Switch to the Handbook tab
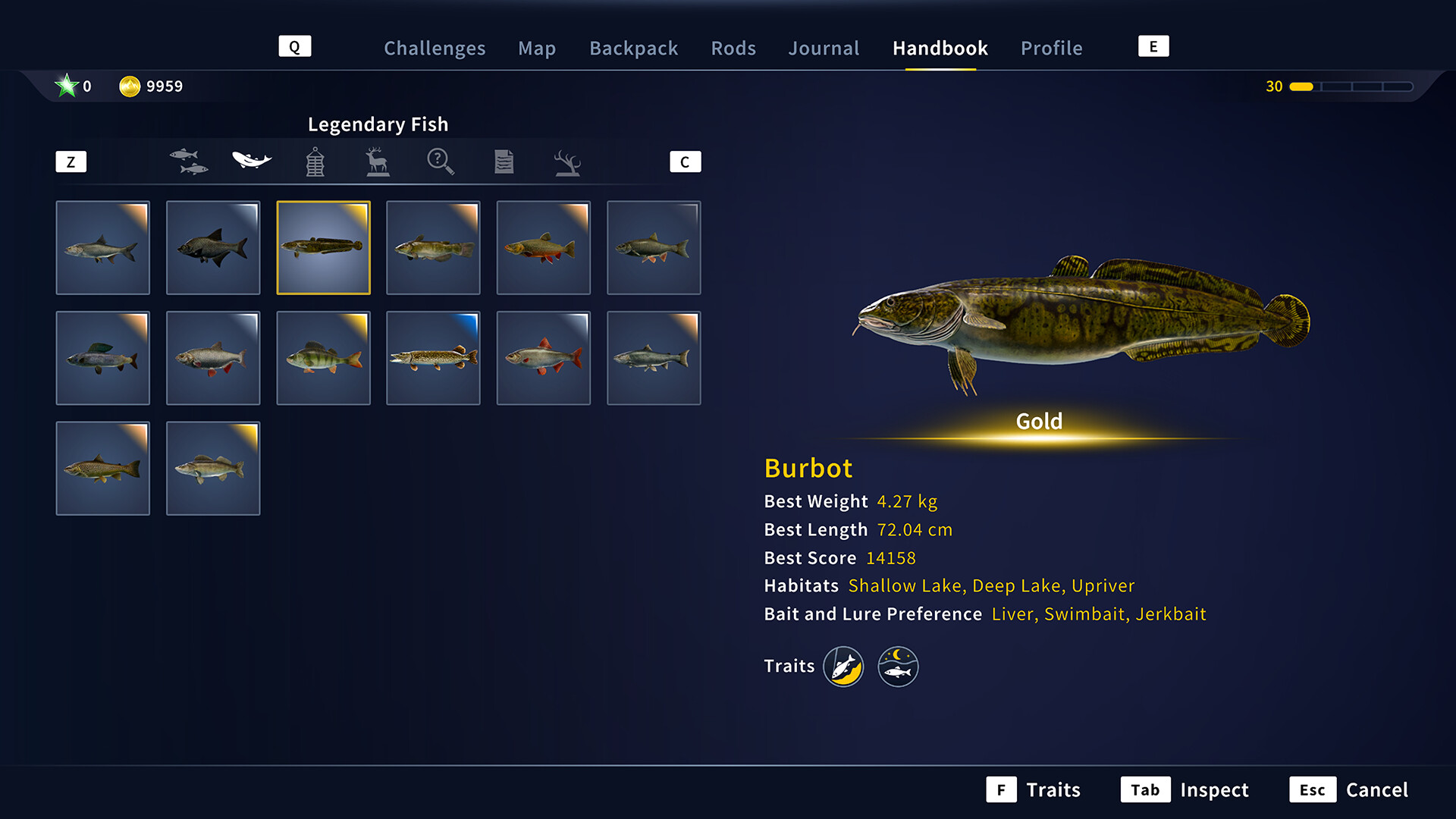Image resolution: width=1456 pixels, height=819 pixels. [940, 48]
